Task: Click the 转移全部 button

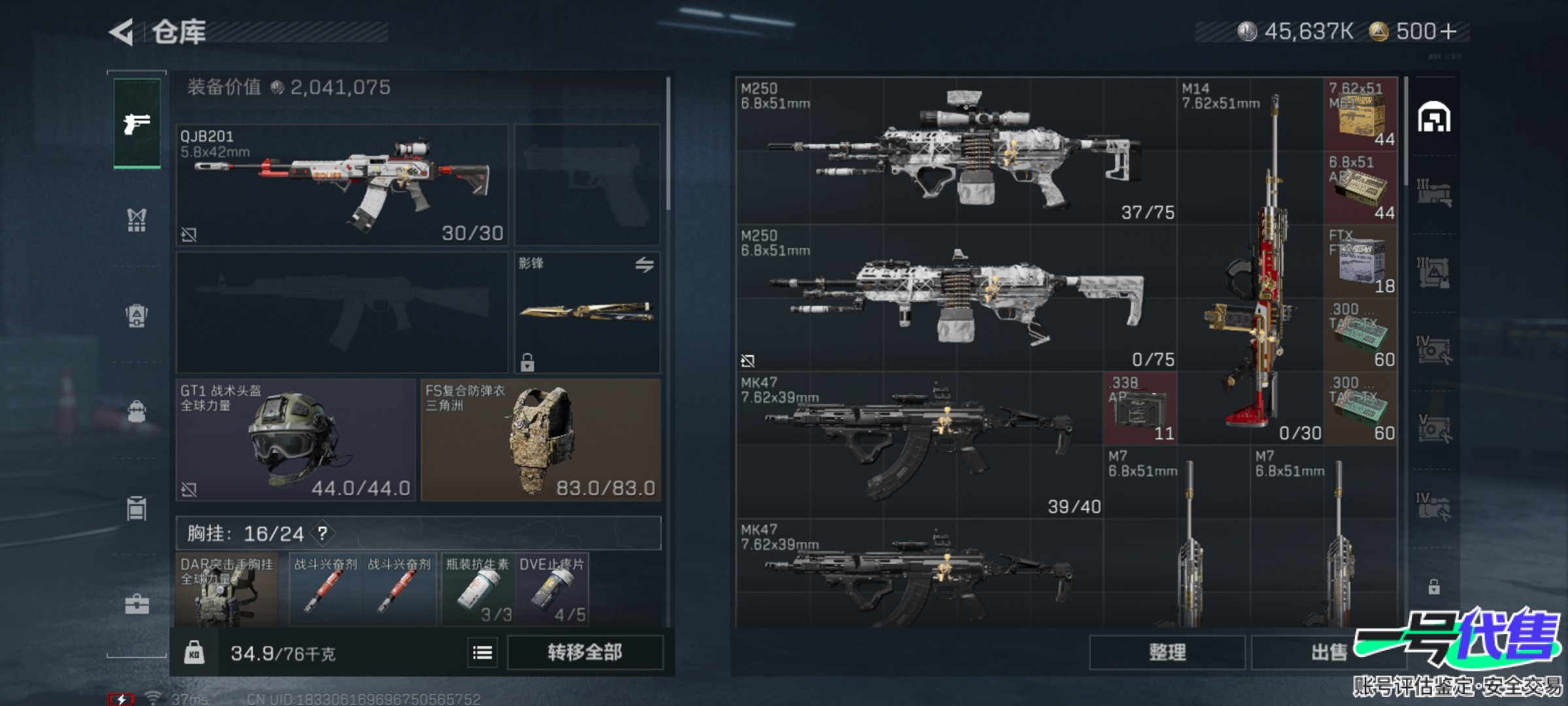Action: tap(585, 652)
